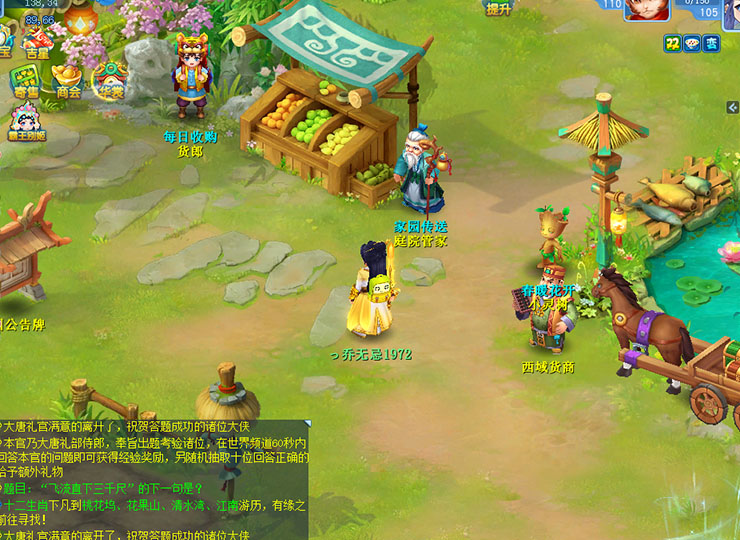
Task: Select the red-haired pet portrait
Action: [646, 9]
